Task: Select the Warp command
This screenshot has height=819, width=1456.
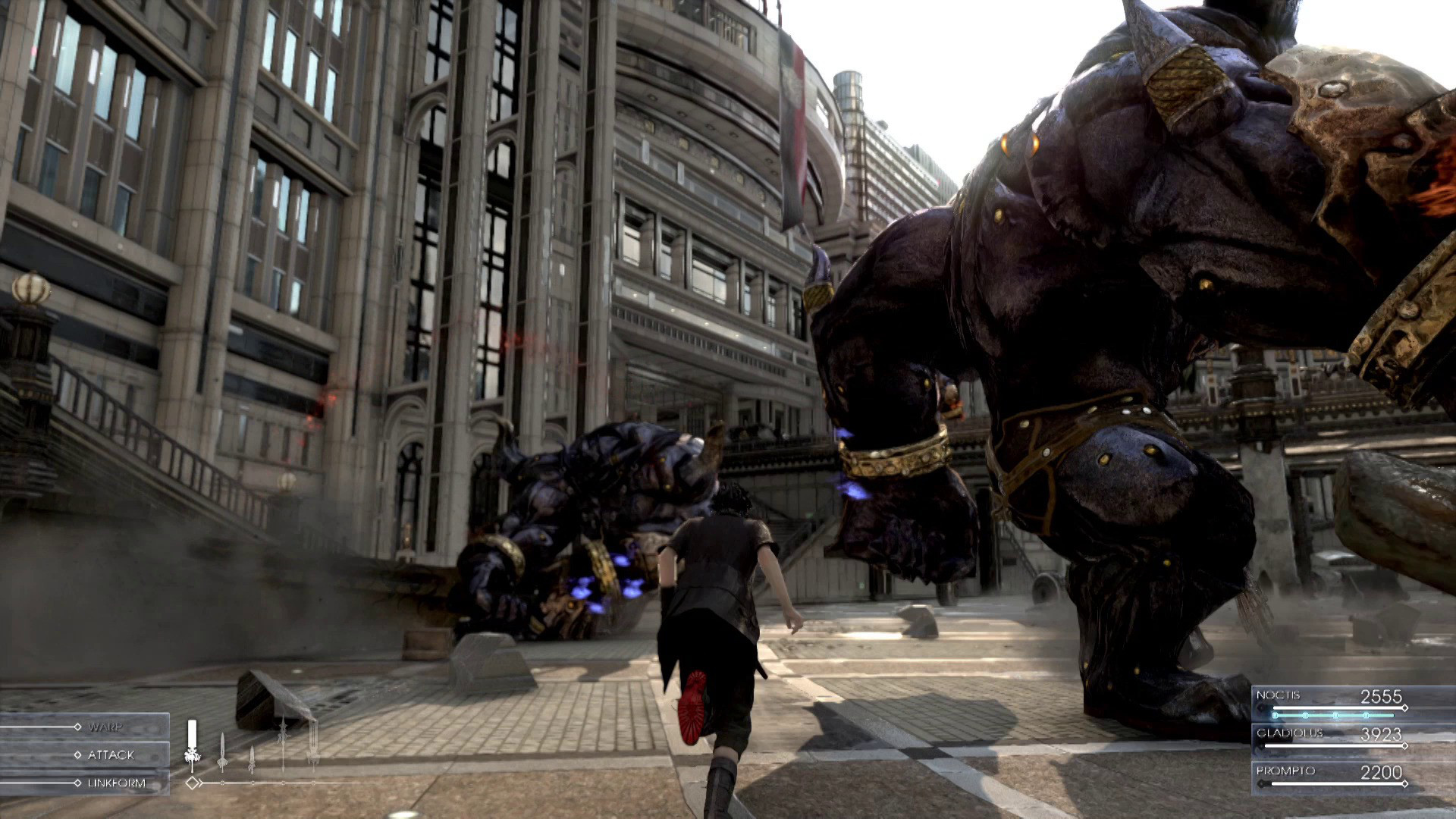Action: [x=105, y=726]
